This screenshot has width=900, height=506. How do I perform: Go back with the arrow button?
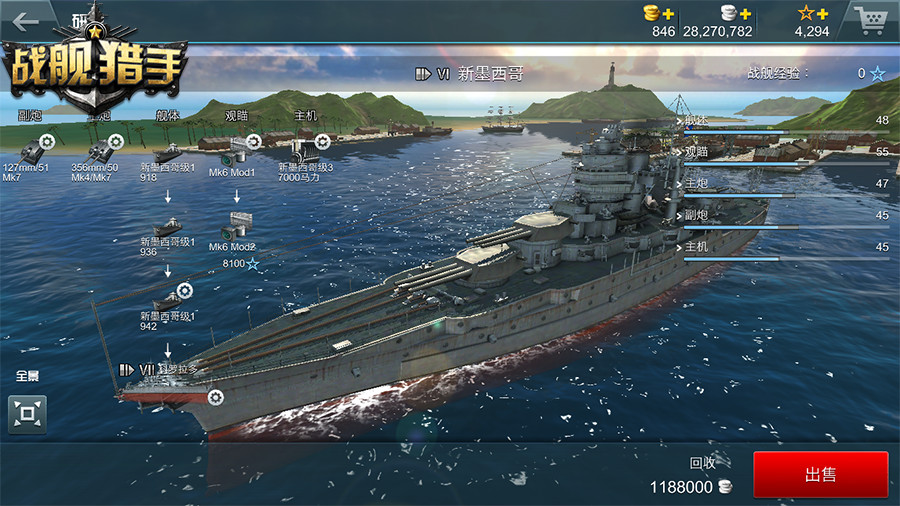click(x=25, y=20)
